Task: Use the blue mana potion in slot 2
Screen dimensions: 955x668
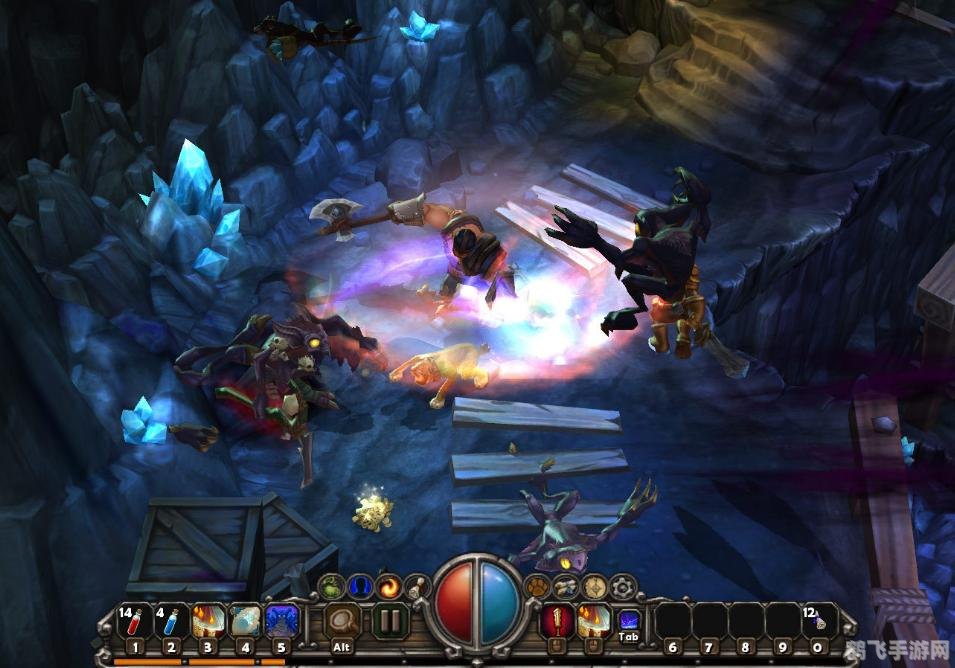Action: tap(171, 623)
